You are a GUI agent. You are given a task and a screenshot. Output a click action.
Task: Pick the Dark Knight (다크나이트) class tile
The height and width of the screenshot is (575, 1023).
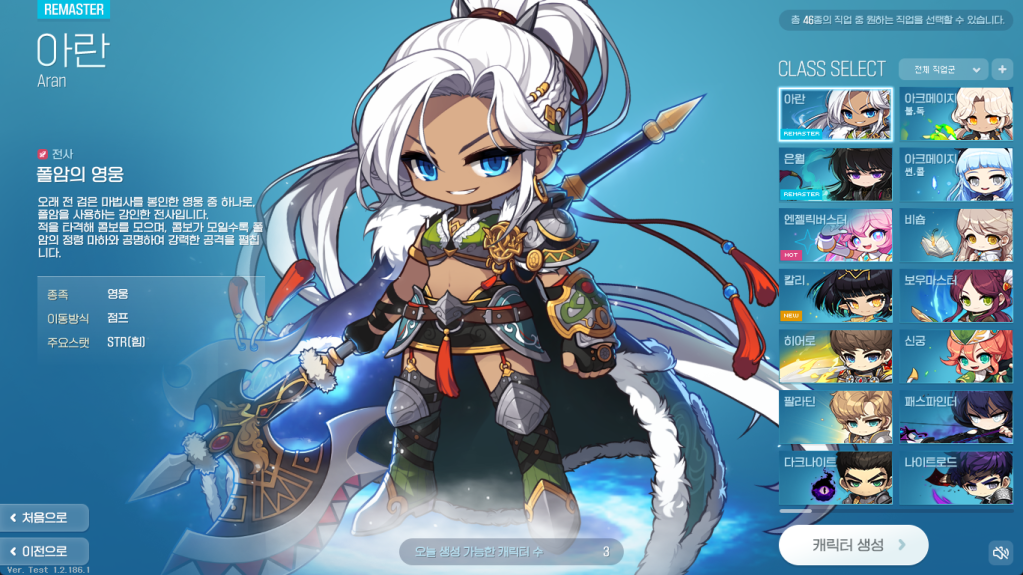coord(835,478)
